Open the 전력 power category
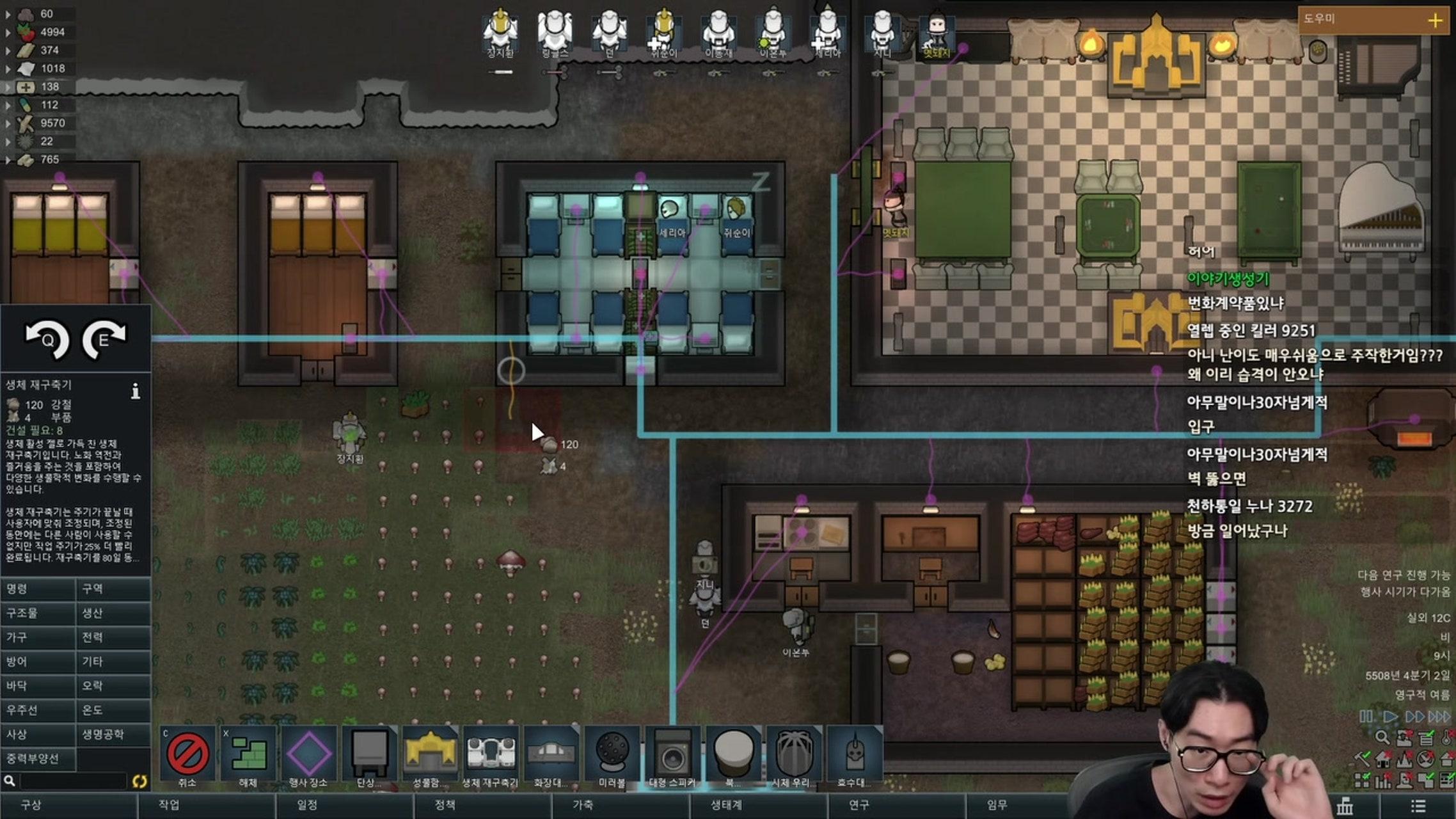 pos(113,637)
